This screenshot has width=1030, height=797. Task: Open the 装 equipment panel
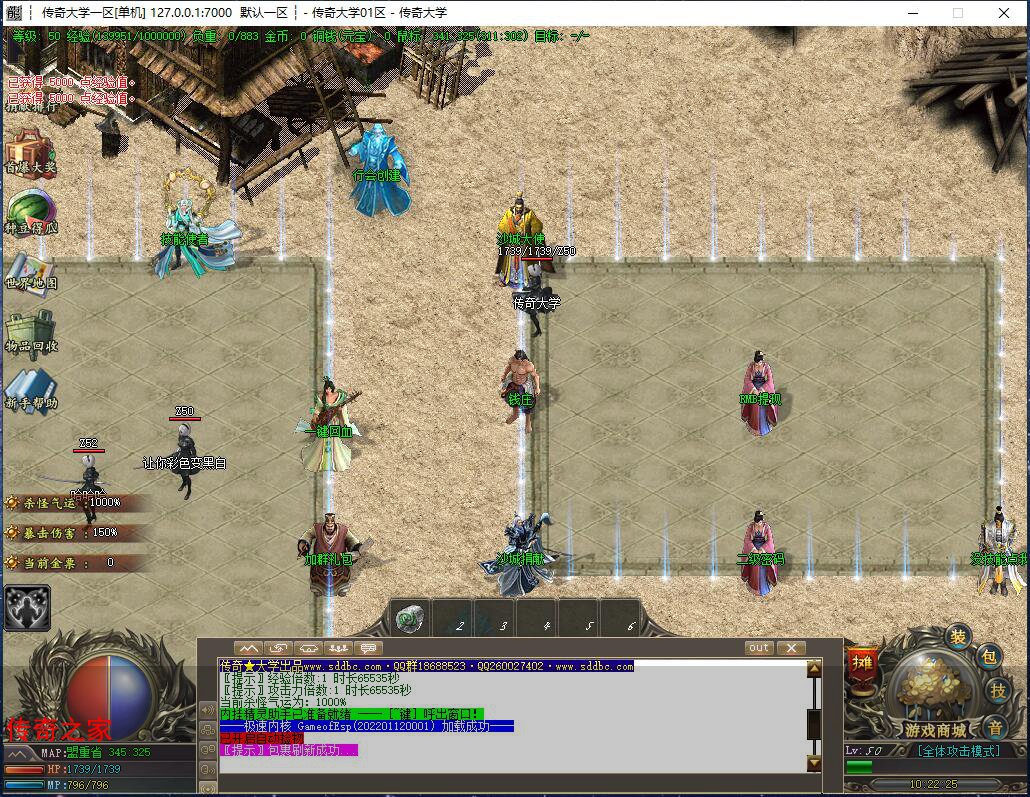pyautogui.click(x=958, y=637)
